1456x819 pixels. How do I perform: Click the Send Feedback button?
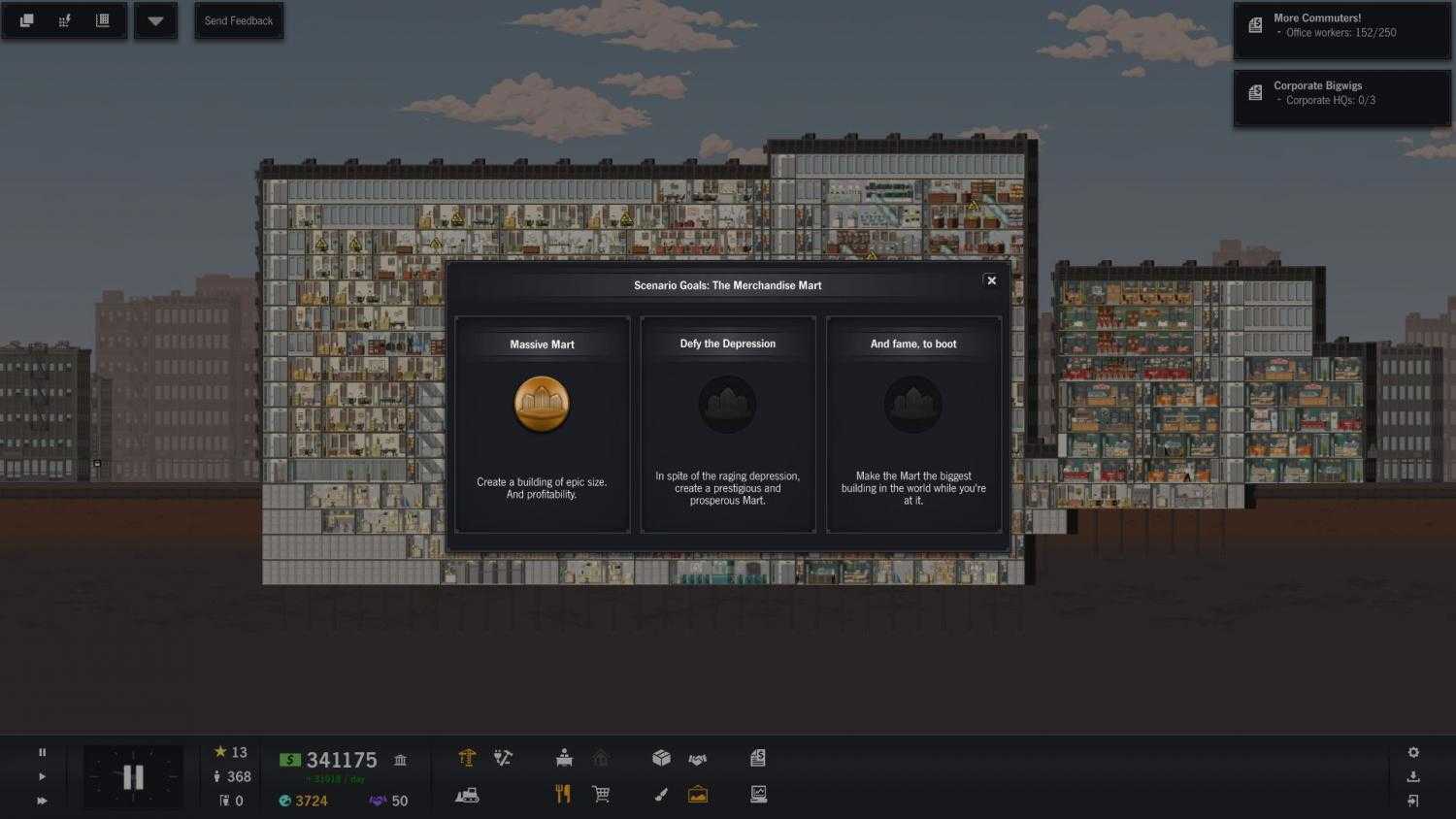pos(239,20)
